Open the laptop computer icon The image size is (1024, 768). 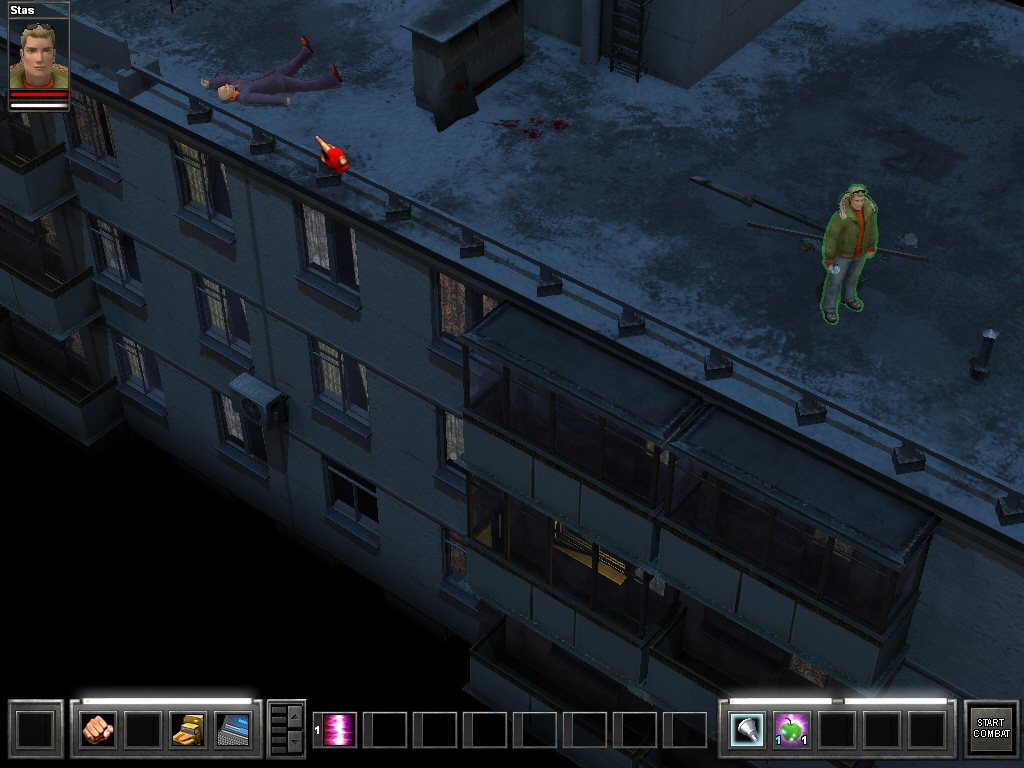(x=232, y=729)
